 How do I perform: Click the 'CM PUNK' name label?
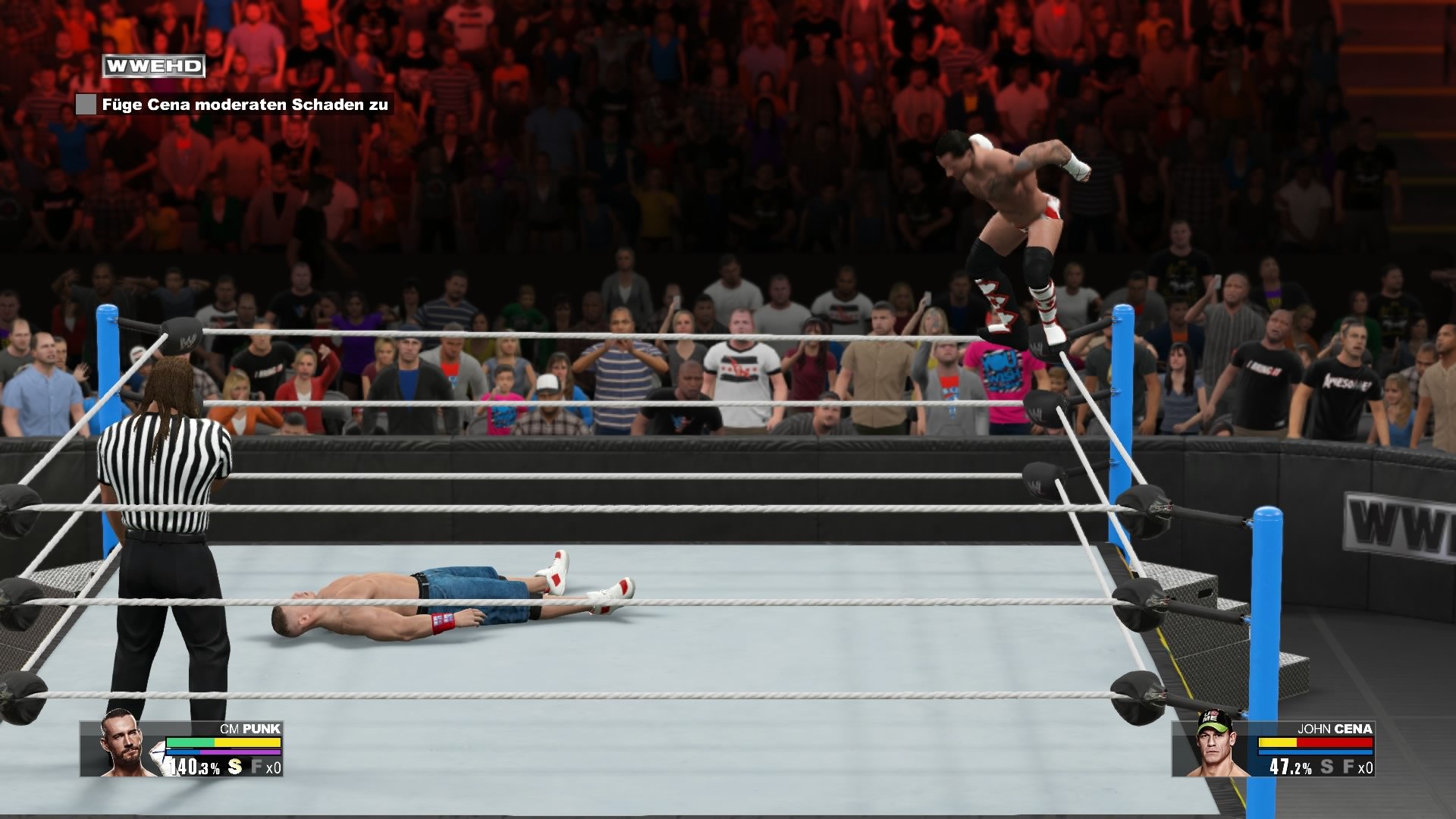click(x=249, y=729)
